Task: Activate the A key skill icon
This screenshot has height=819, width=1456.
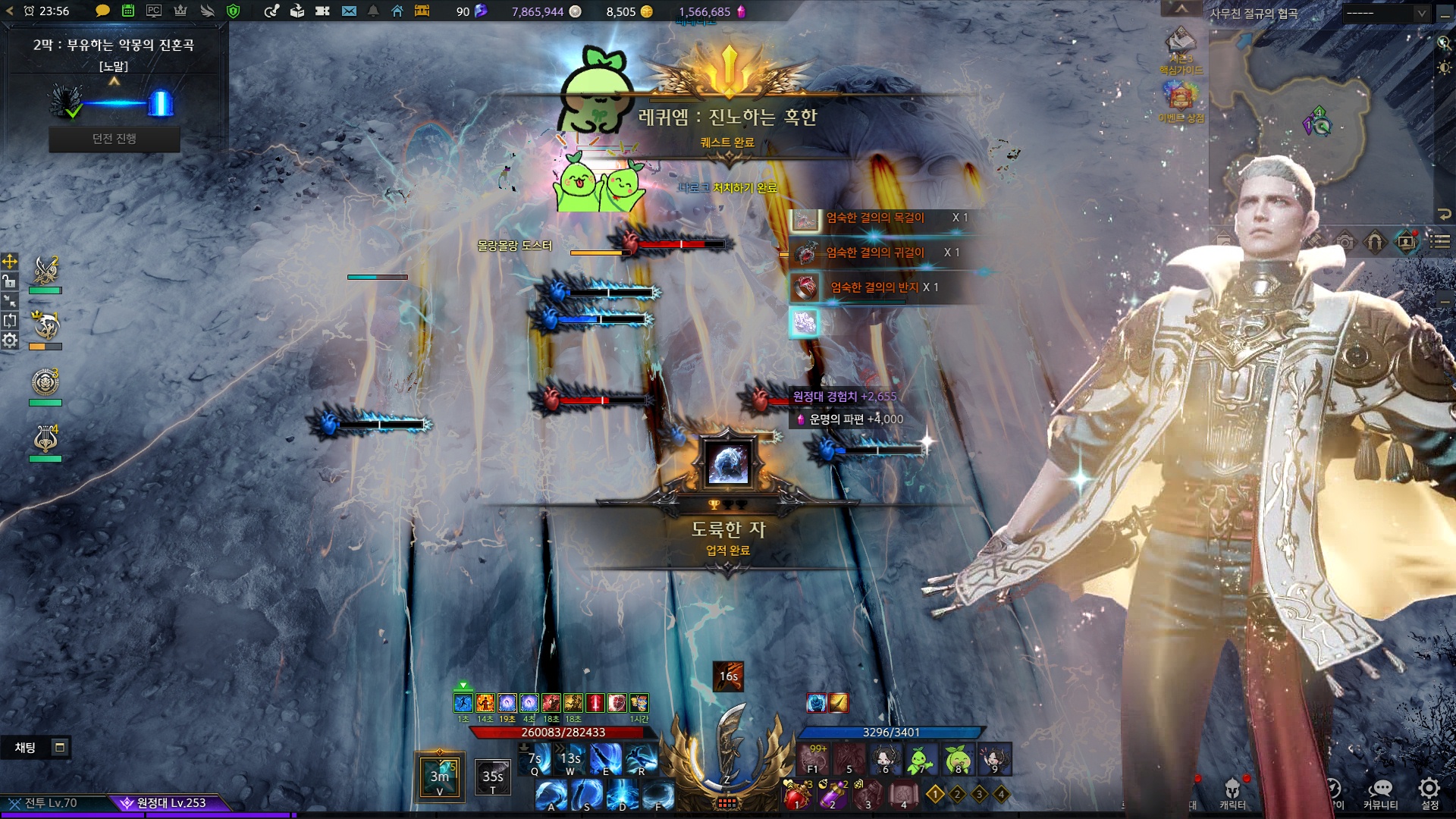Action: pos(551,795)
